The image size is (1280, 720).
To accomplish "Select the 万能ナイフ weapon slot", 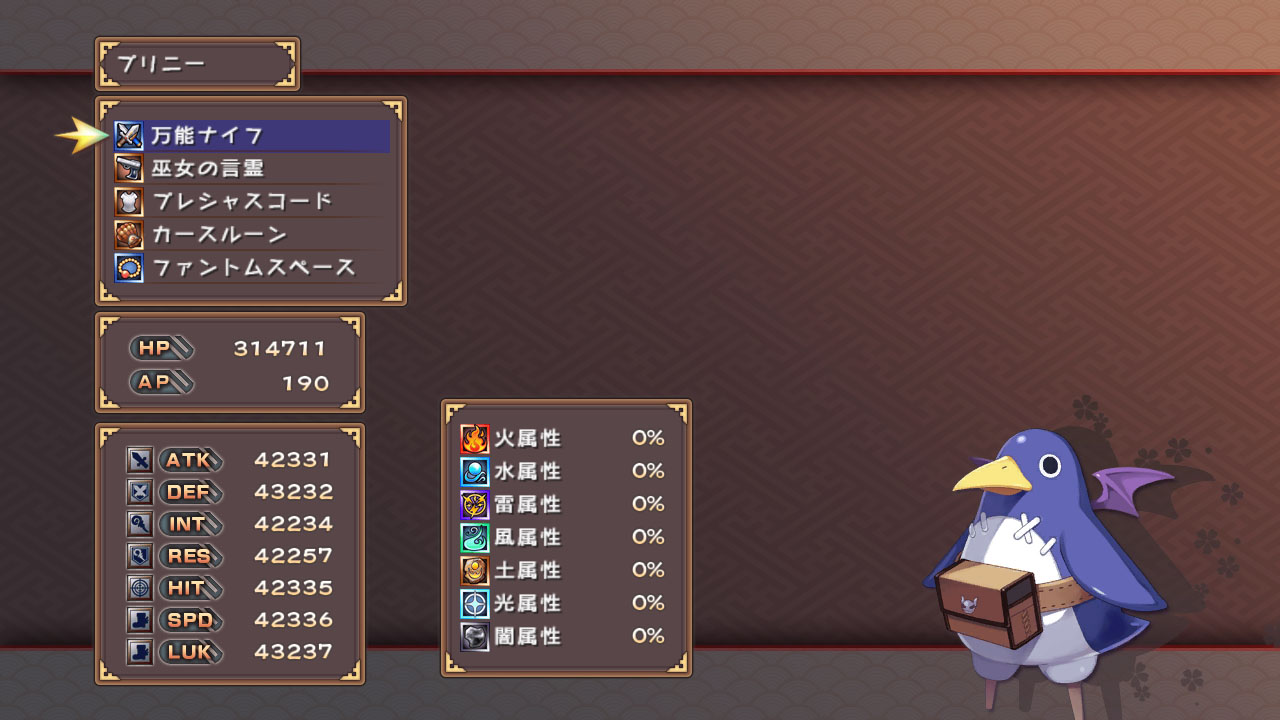I will pos(250,135).
